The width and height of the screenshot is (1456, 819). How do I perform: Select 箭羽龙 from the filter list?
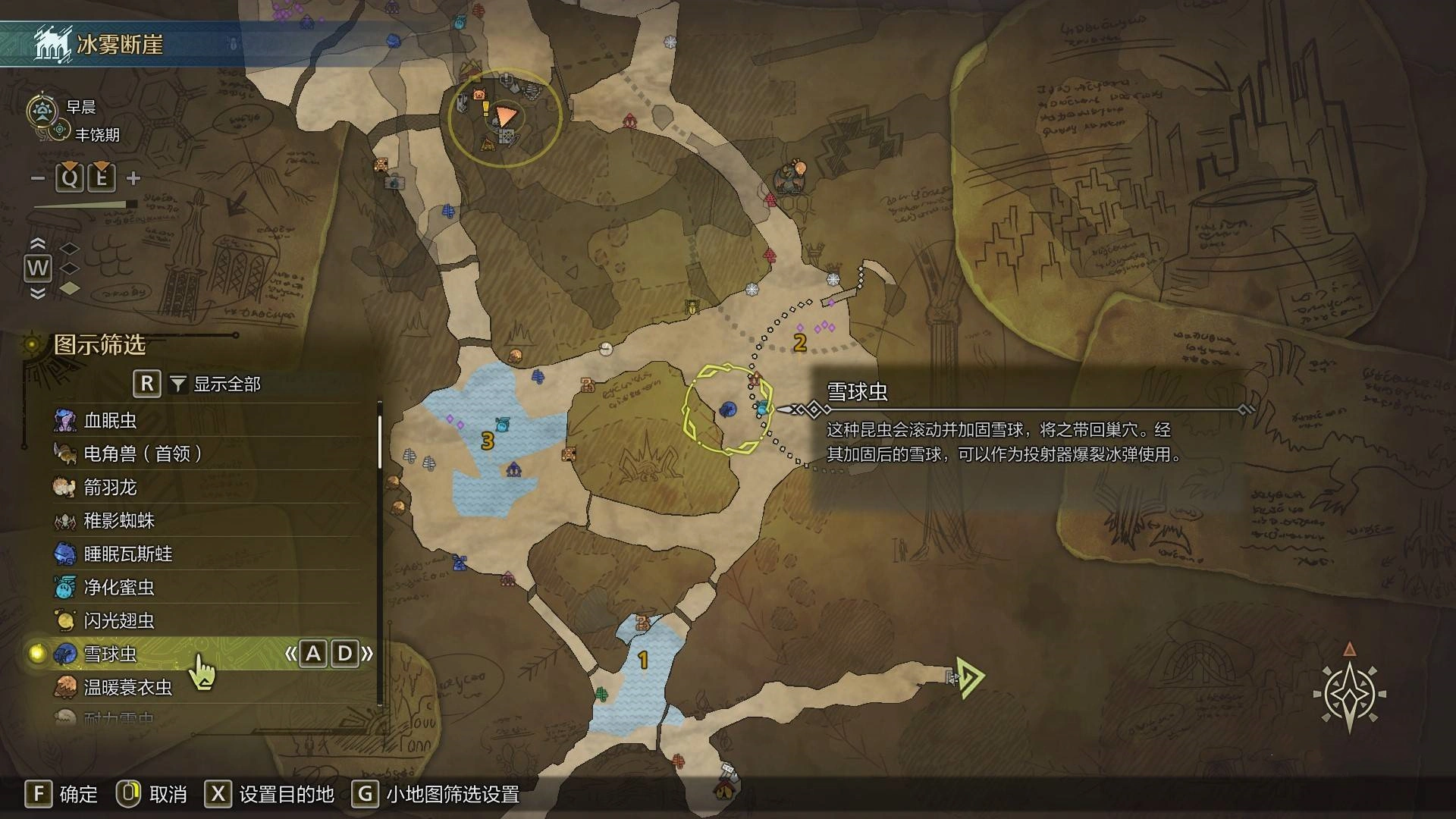pos(111,487)
